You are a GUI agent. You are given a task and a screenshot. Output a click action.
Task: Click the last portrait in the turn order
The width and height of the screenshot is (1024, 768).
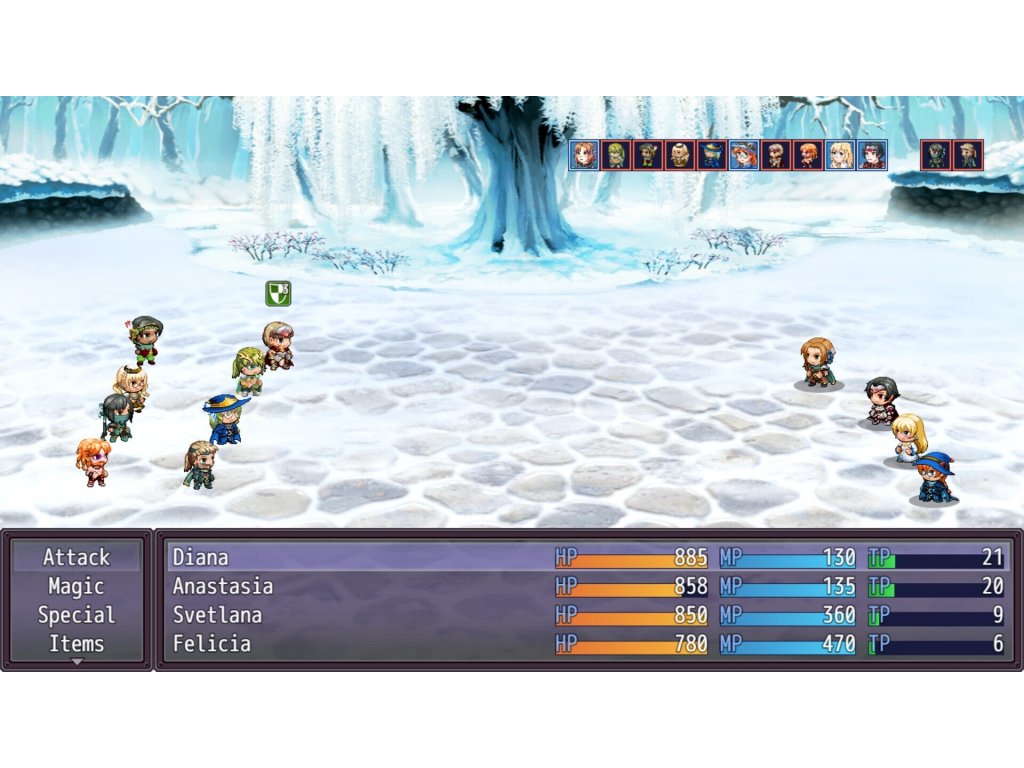(967, 155)
